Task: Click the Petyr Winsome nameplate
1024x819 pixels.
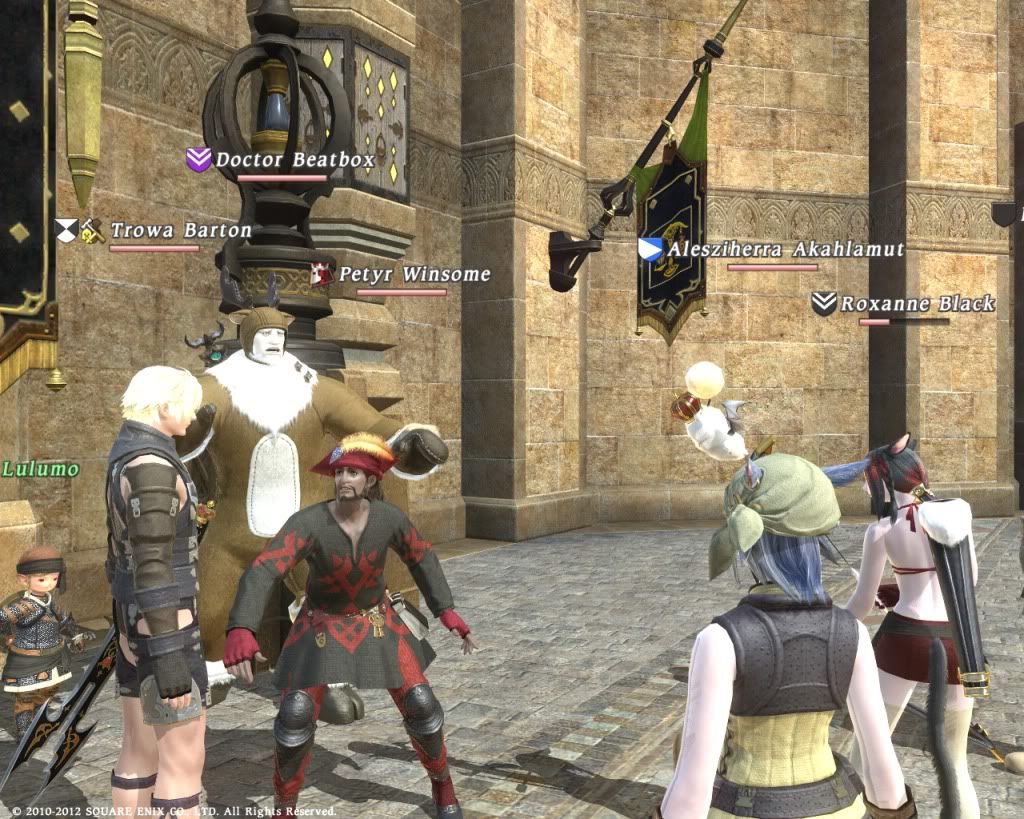Action: pos(414,274)
